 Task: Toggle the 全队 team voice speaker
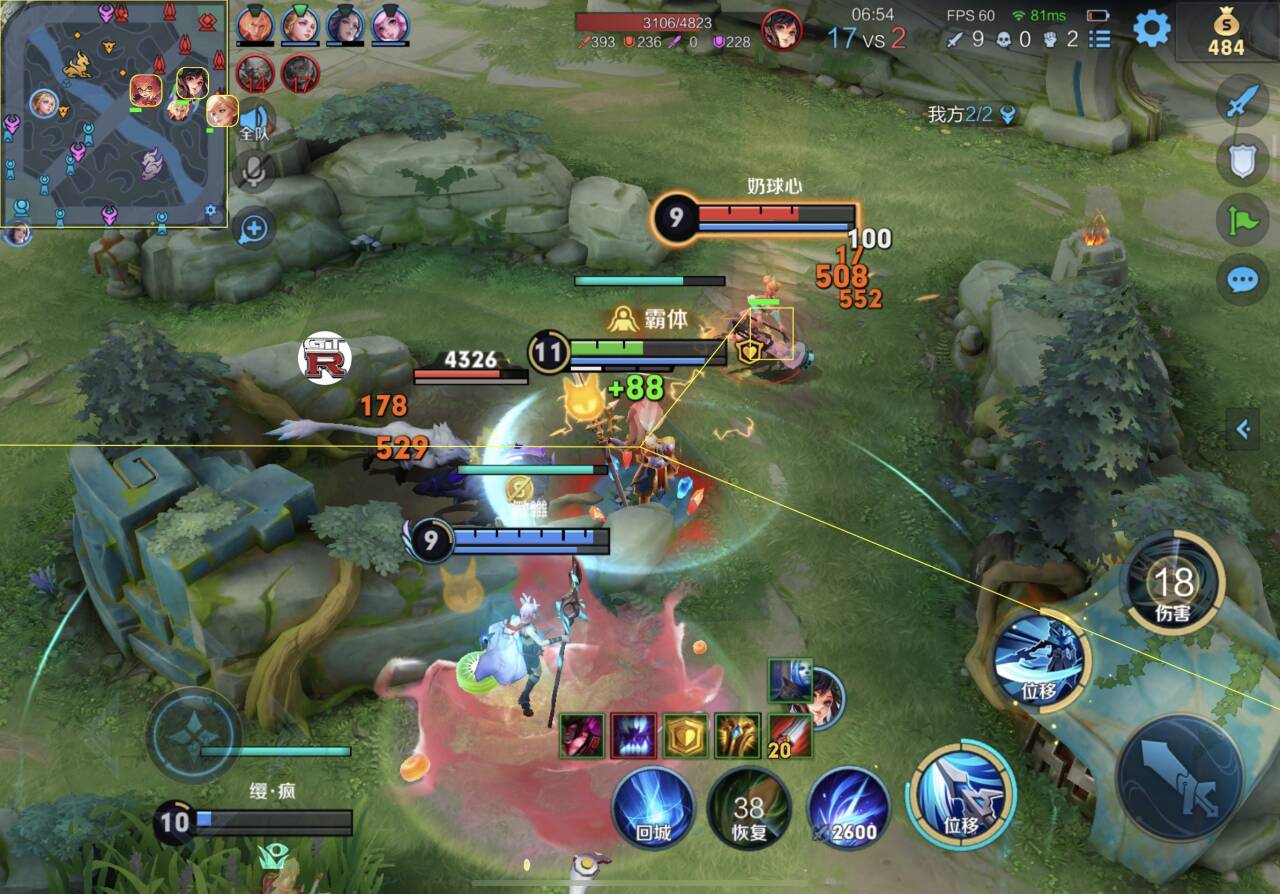click(254, 121)
